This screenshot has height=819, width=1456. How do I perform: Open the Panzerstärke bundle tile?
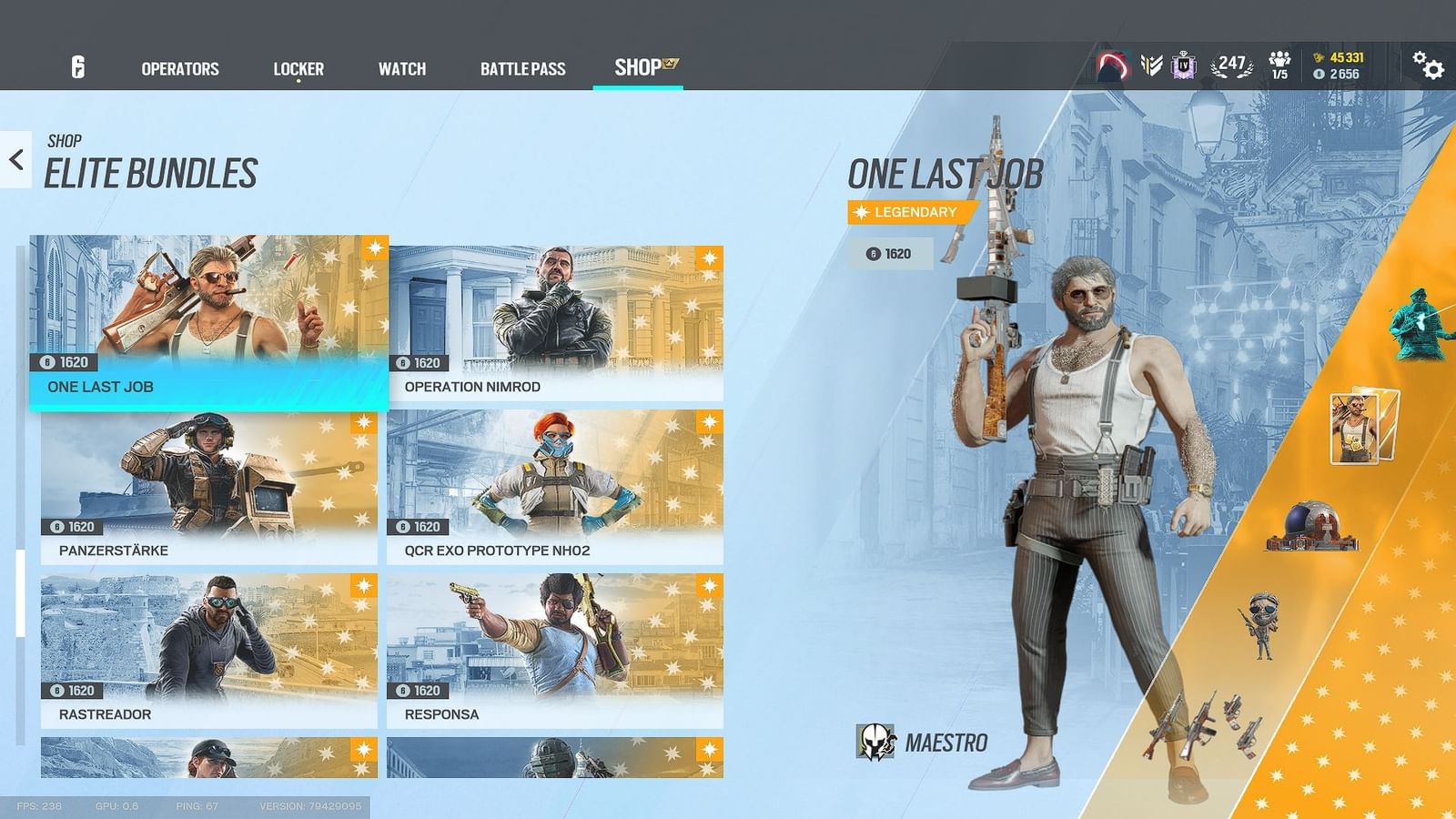(x=200, y=482)
